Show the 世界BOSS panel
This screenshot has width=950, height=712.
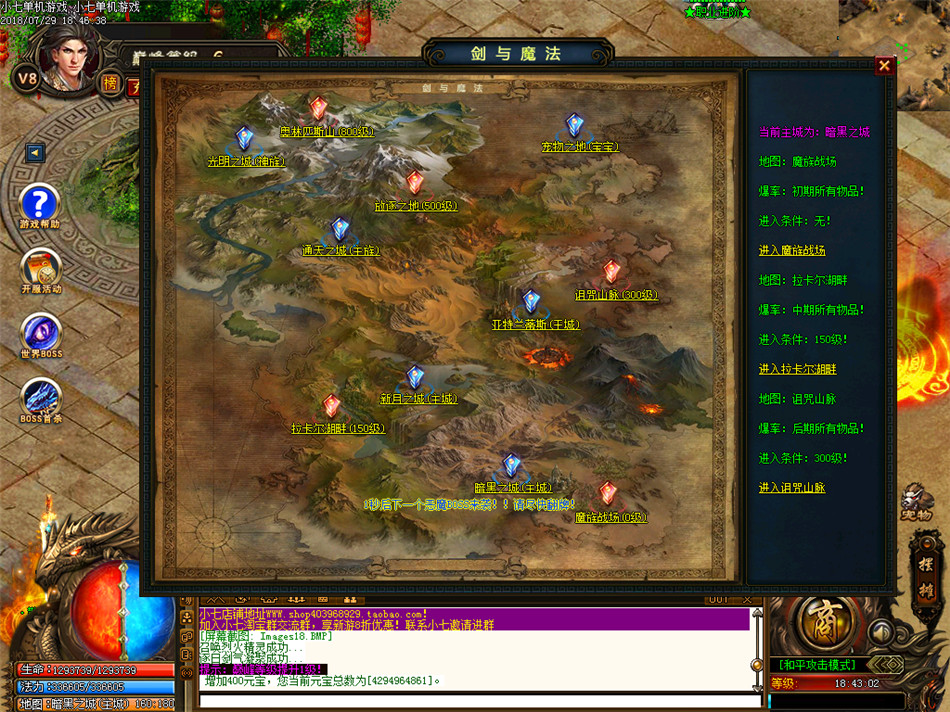tap(41, 334)
